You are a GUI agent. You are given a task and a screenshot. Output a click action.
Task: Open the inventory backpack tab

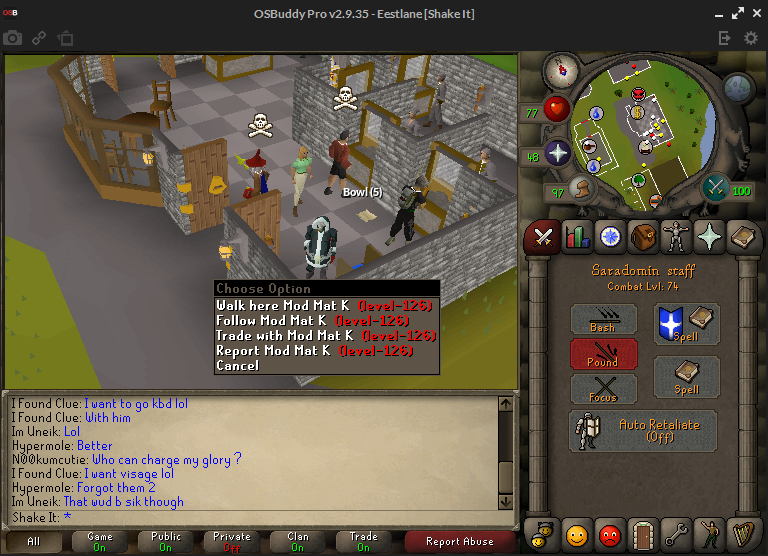(644, 237)
